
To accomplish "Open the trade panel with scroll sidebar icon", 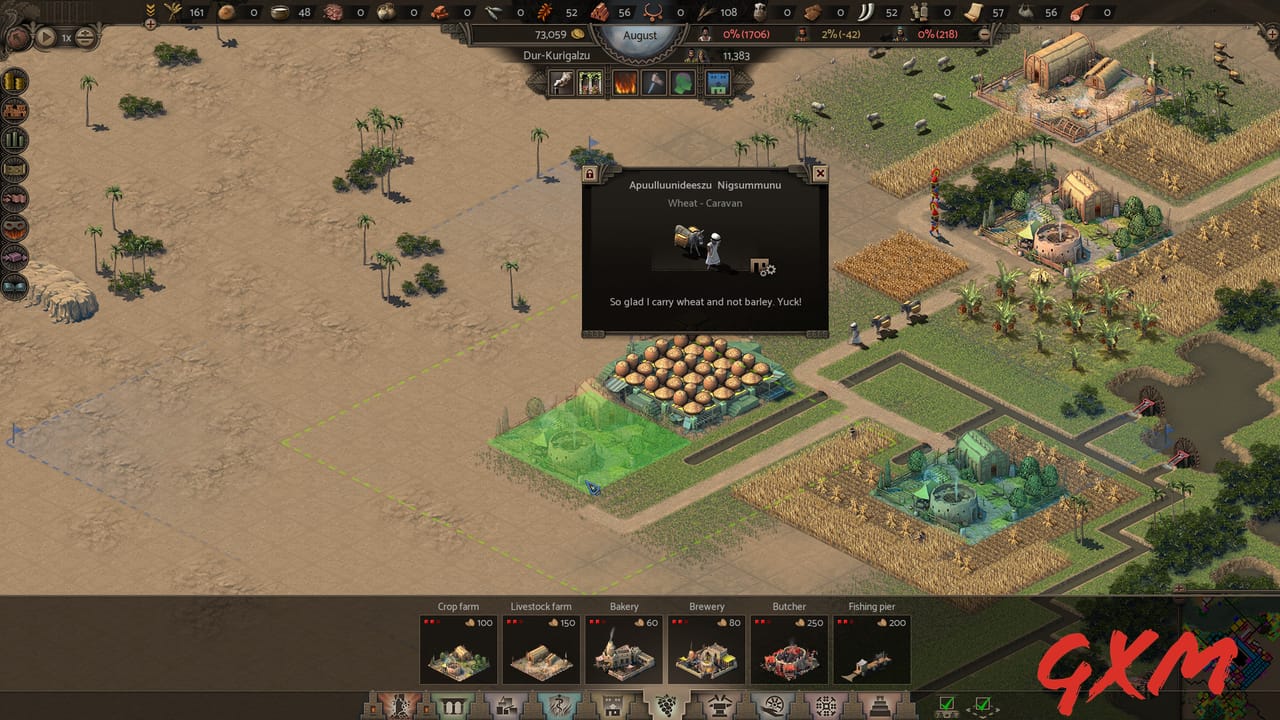I will 14,170.
